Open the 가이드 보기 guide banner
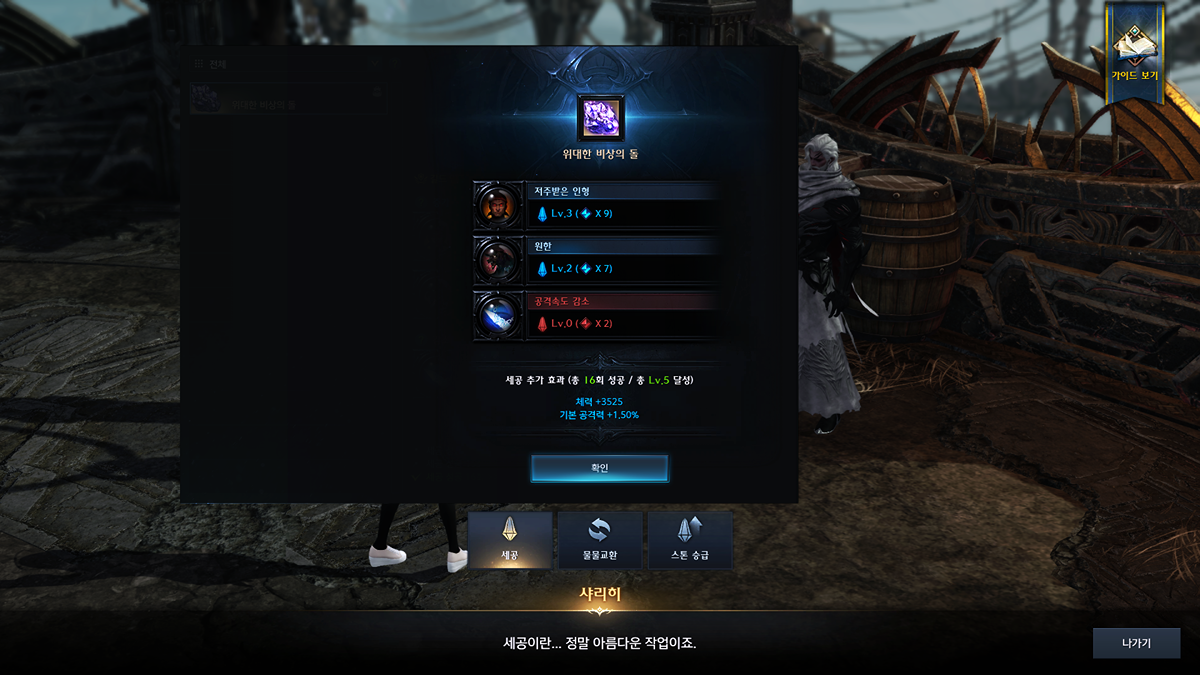This screenshot has width=1200, height=675. (x=1134, y=54)
